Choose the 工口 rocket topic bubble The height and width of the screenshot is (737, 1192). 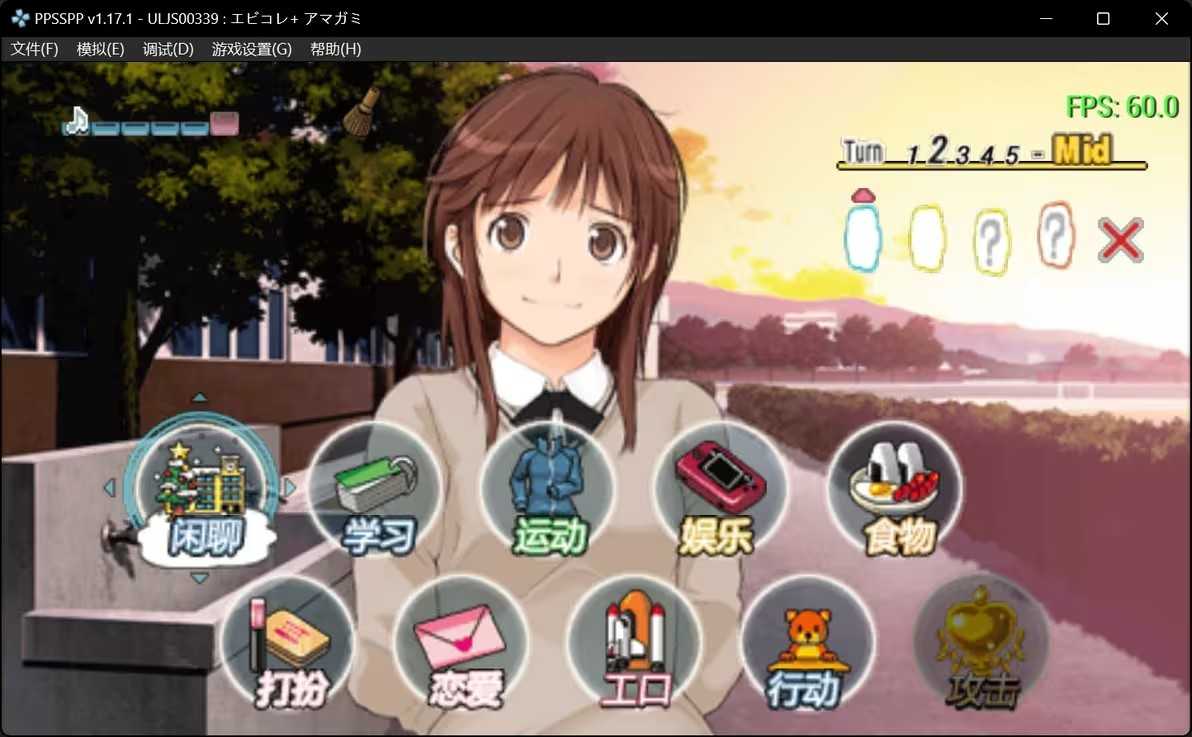coord(635,645)
